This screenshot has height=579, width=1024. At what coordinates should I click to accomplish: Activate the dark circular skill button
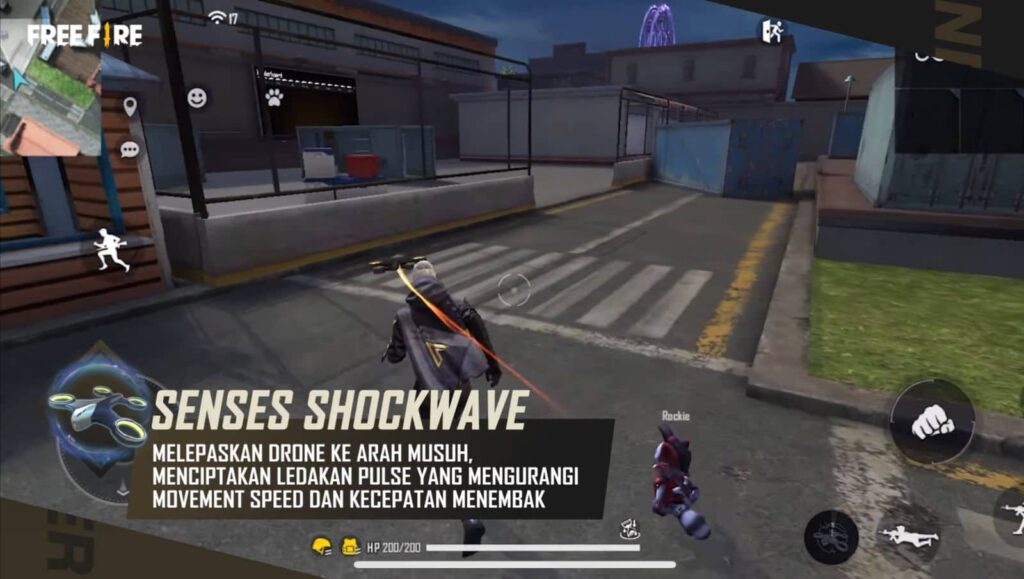pyautogui.click(x=831, y=537)
